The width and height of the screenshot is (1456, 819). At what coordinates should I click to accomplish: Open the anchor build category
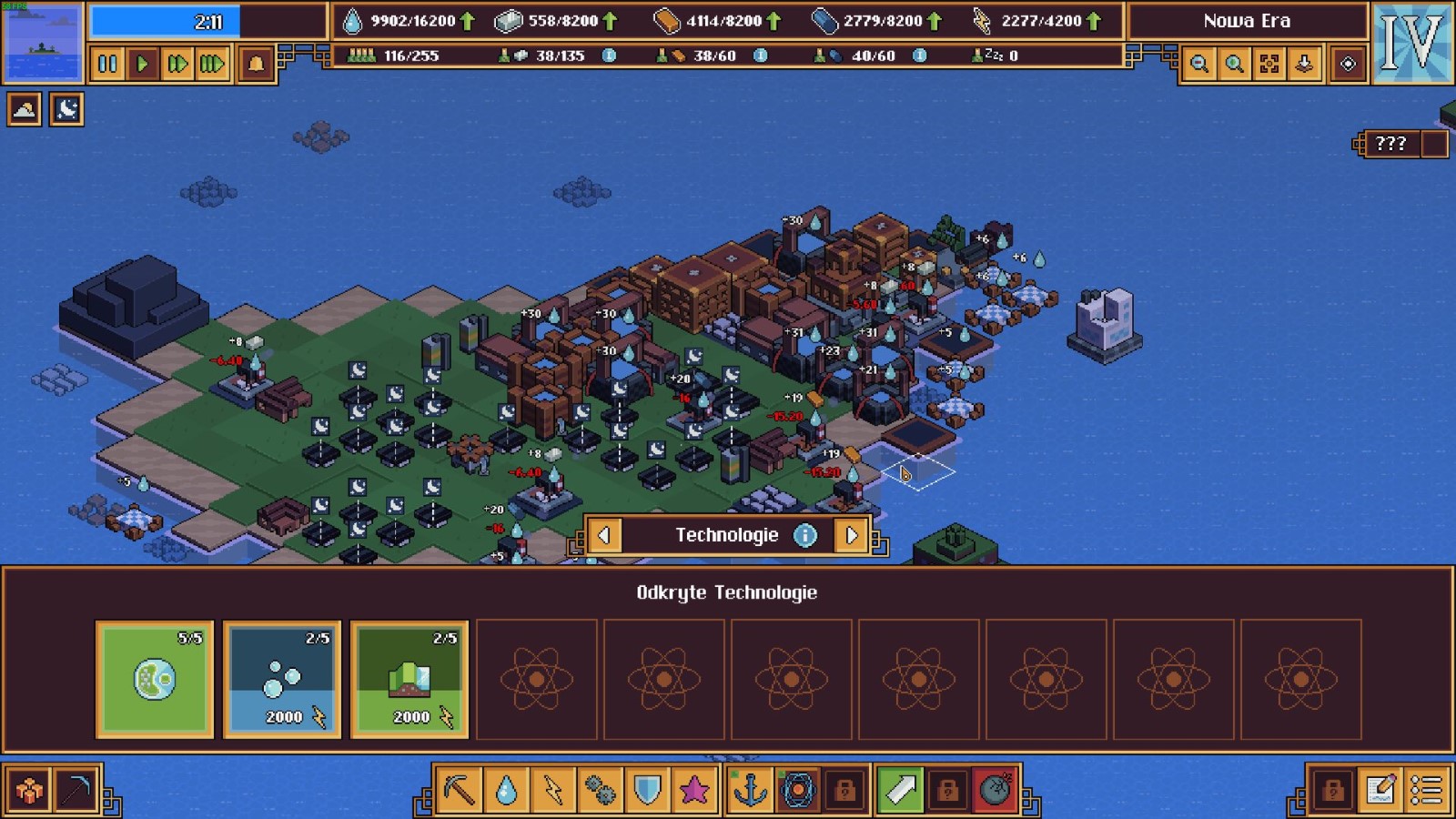(751, 789)
